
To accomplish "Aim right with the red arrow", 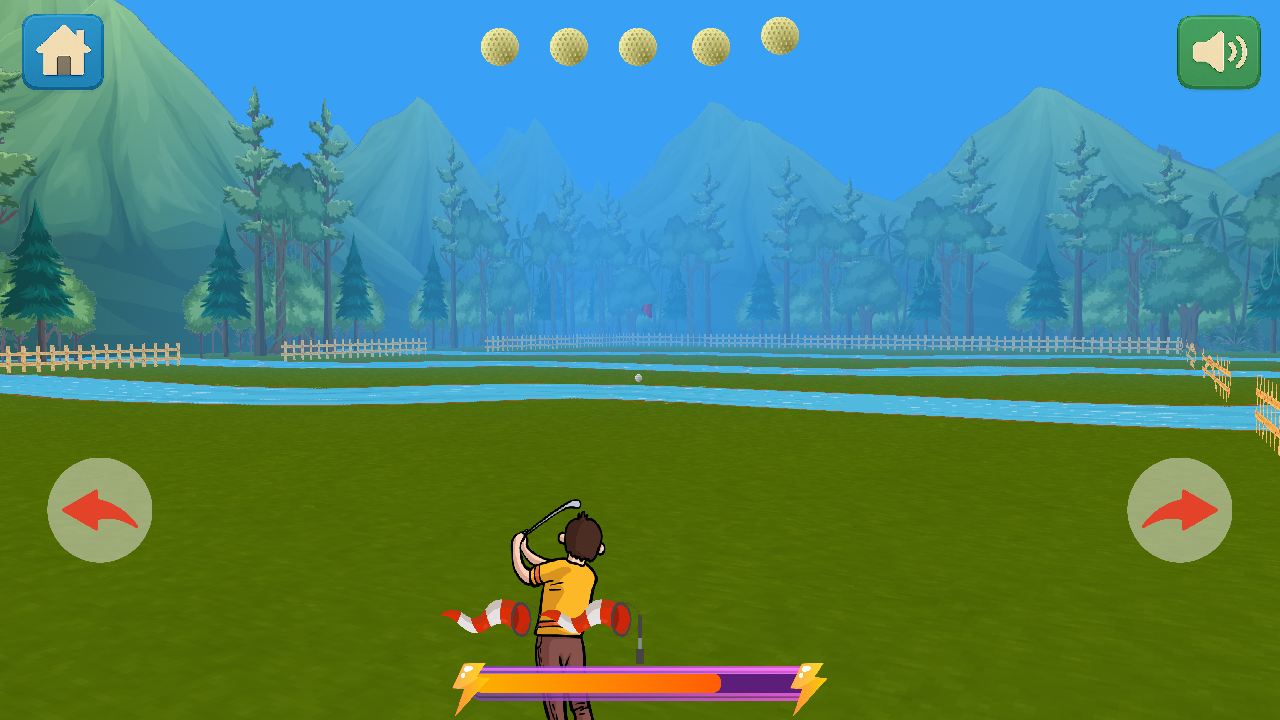I will pyautogui.click(x=1179, y=510).
